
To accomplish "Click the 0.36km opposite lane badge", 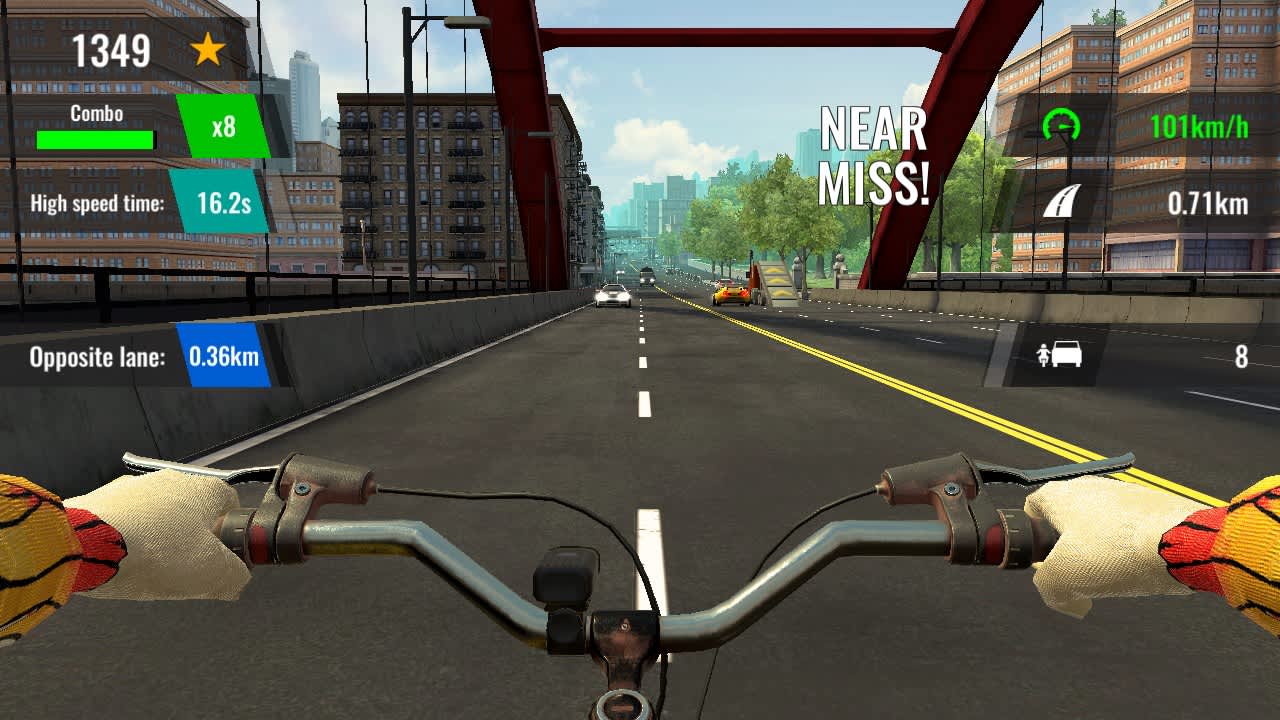I will coord(224,356).
